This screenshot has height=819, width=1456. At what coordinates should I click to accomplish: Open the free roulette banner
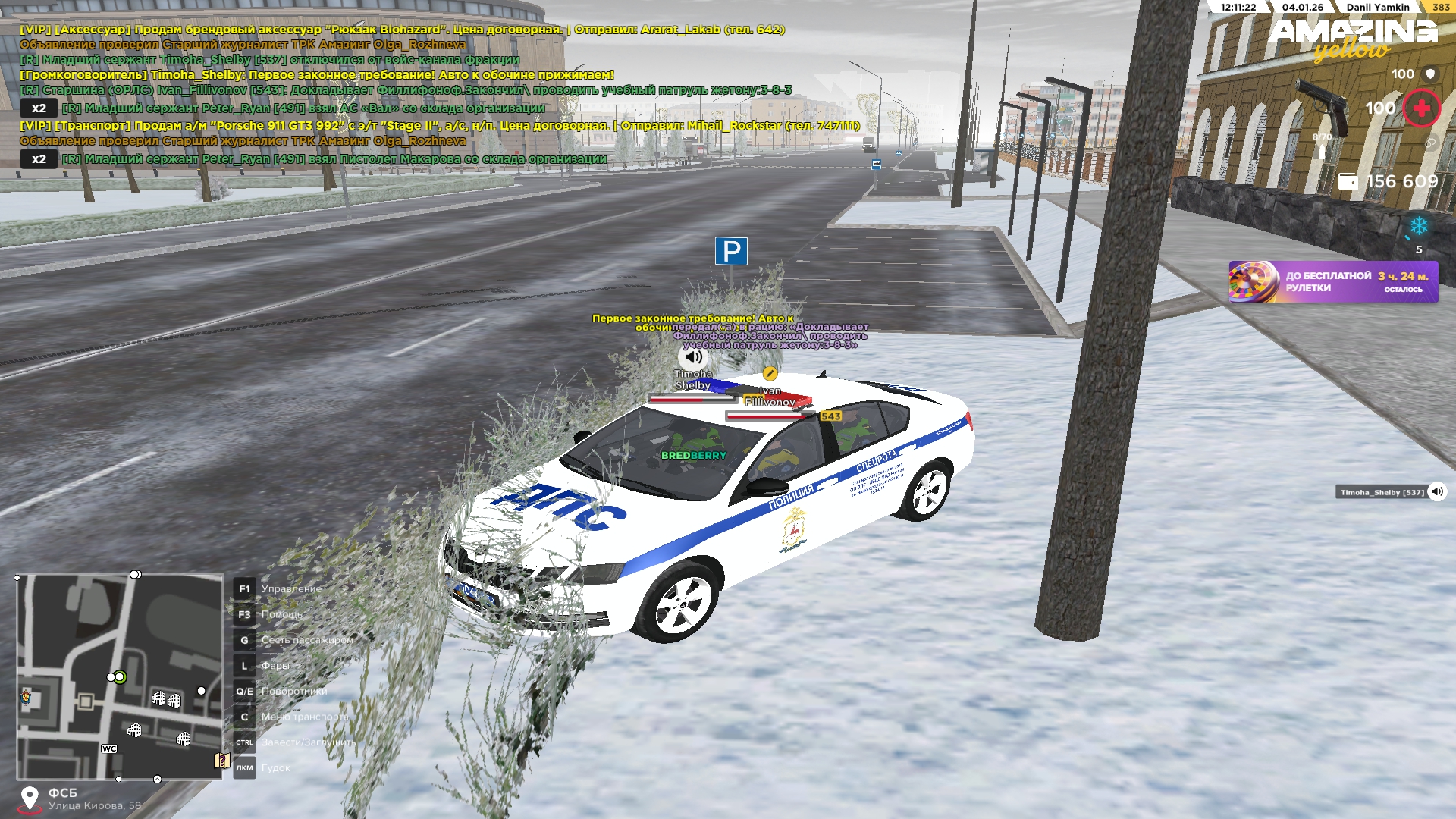point(1332,282)
